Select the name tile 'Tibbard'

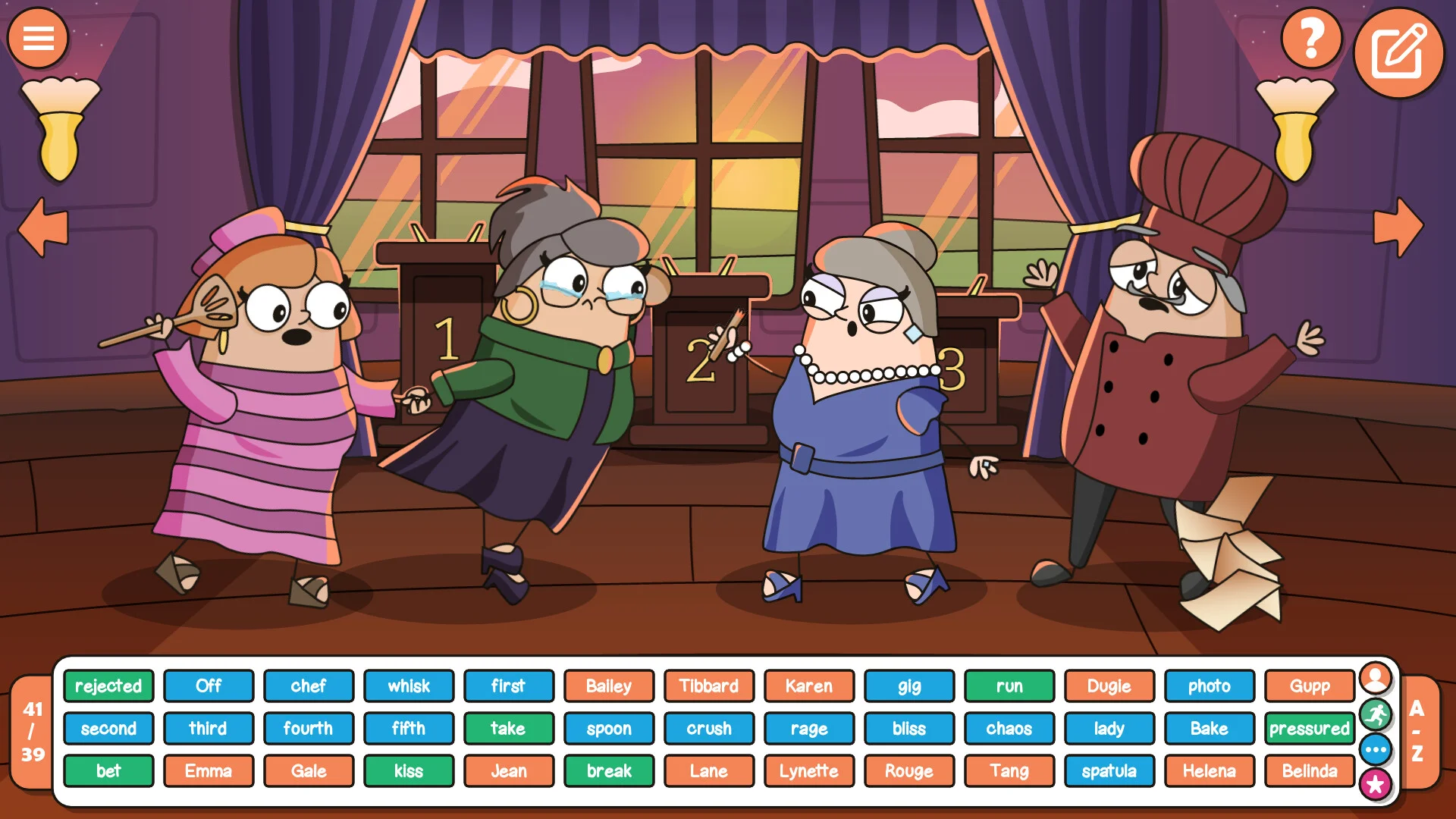(709, 686)
